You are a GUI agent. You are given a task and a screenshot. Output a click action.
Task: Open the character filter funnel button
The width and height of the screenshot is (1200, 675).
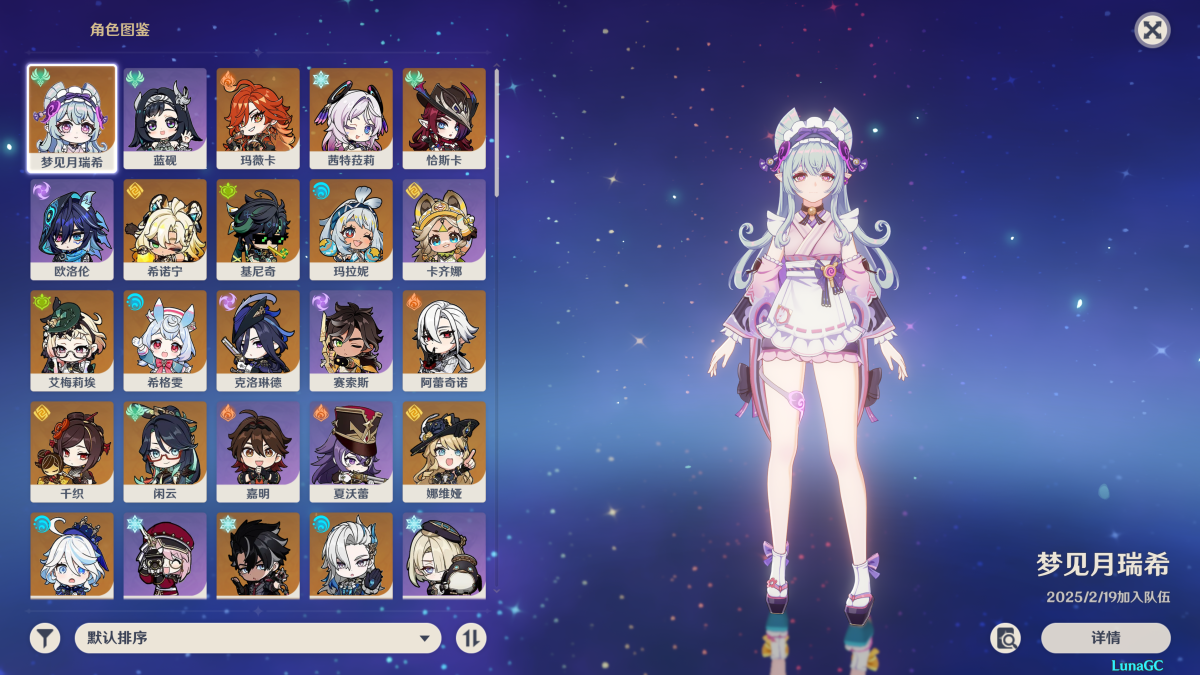point(45,638)
